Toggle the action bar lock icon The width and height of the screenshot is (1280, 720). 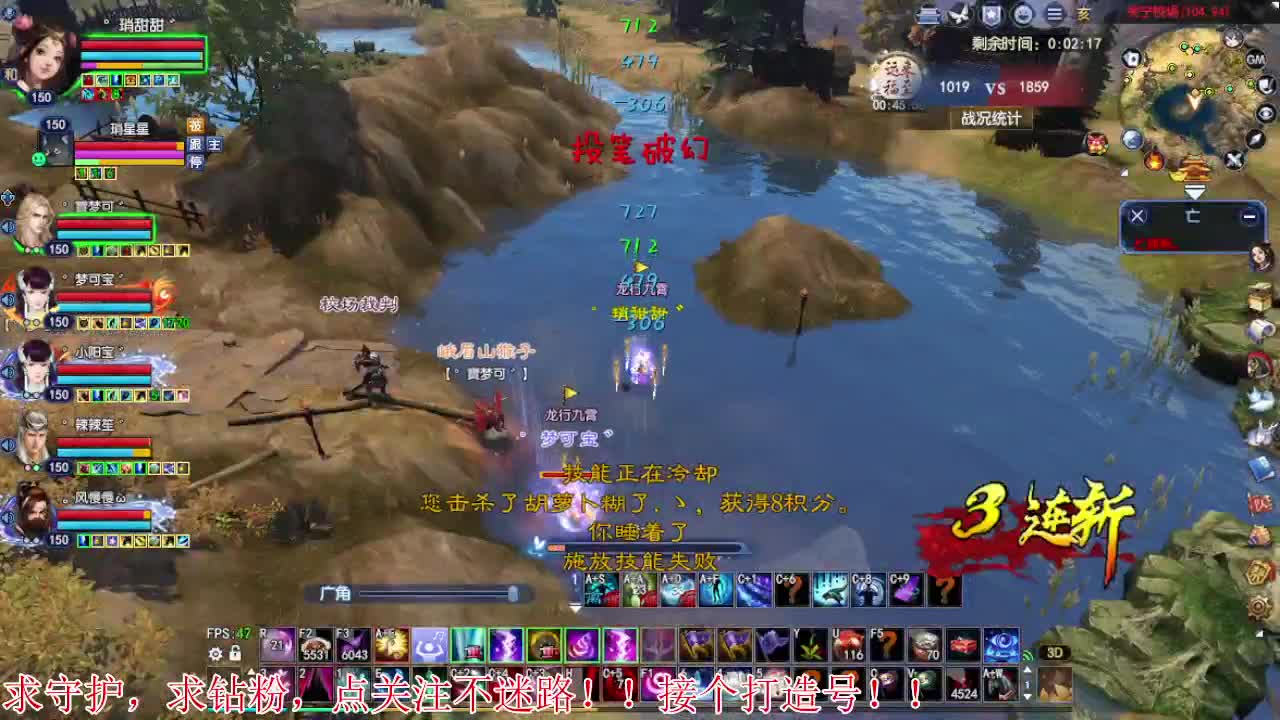(236, 652)
